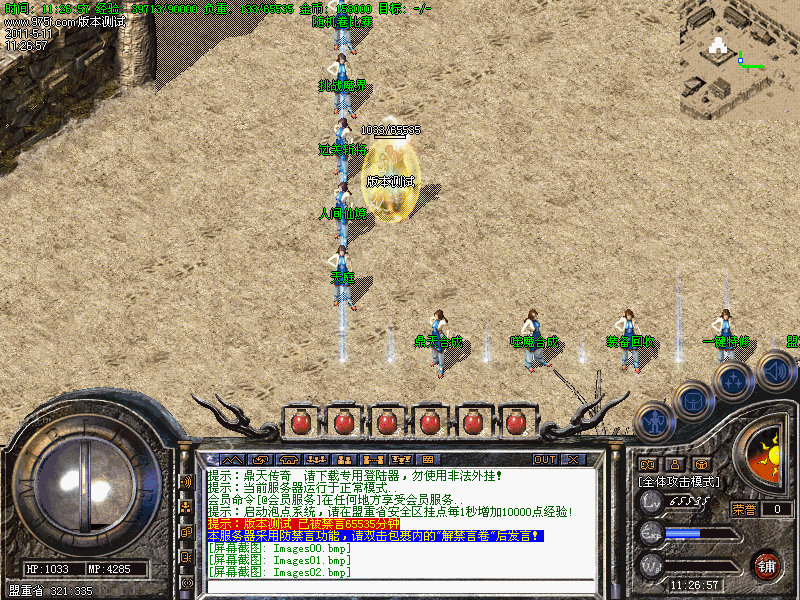Toggle the broadcast waves icon left of chat

tap(187, 481)
